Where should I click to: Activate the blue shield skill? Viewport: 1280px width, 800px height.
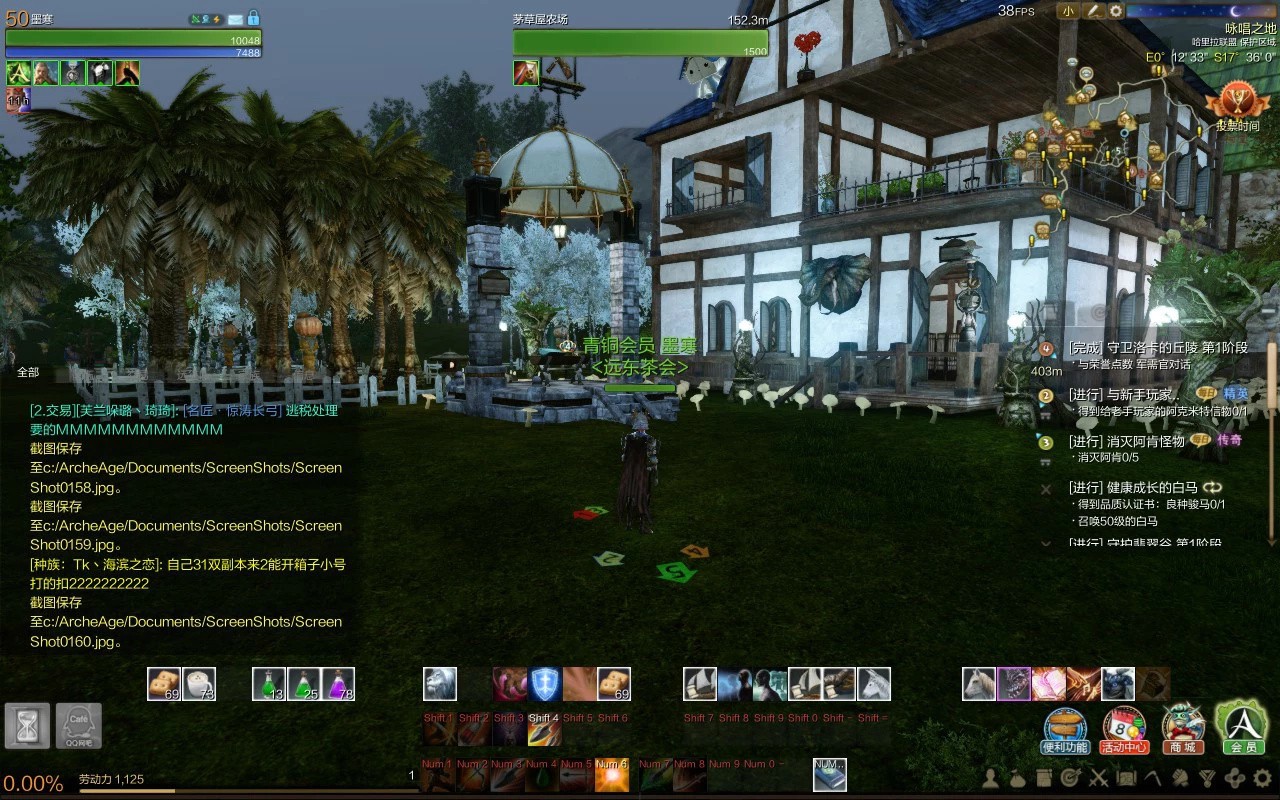(545, 684)
